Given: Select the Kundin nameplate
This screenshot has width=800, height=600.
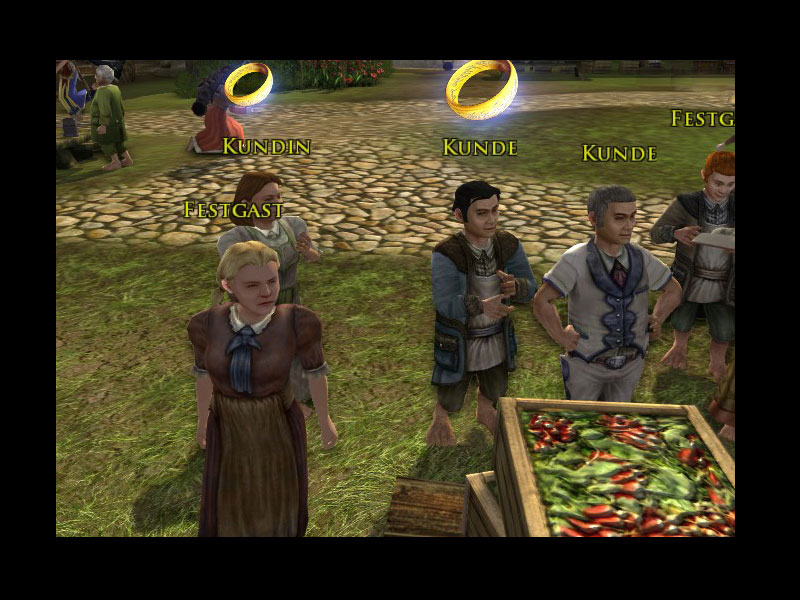Looking at the screenshot, I should 266,147.
